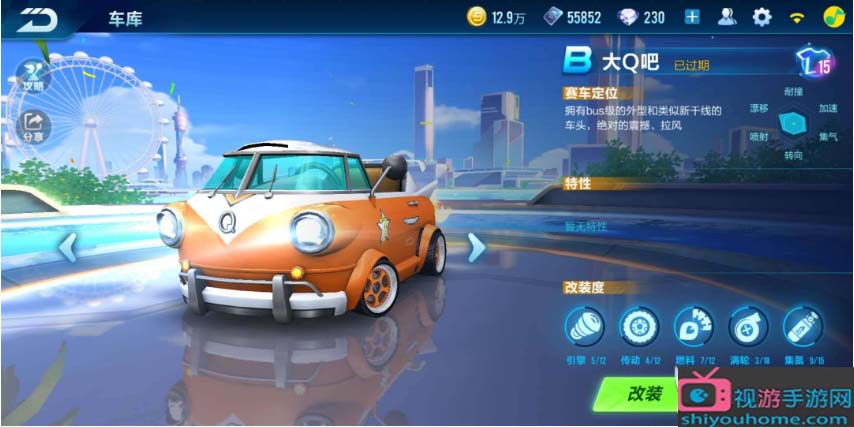Open the 攻略 strategy guide

coord(33,75)
